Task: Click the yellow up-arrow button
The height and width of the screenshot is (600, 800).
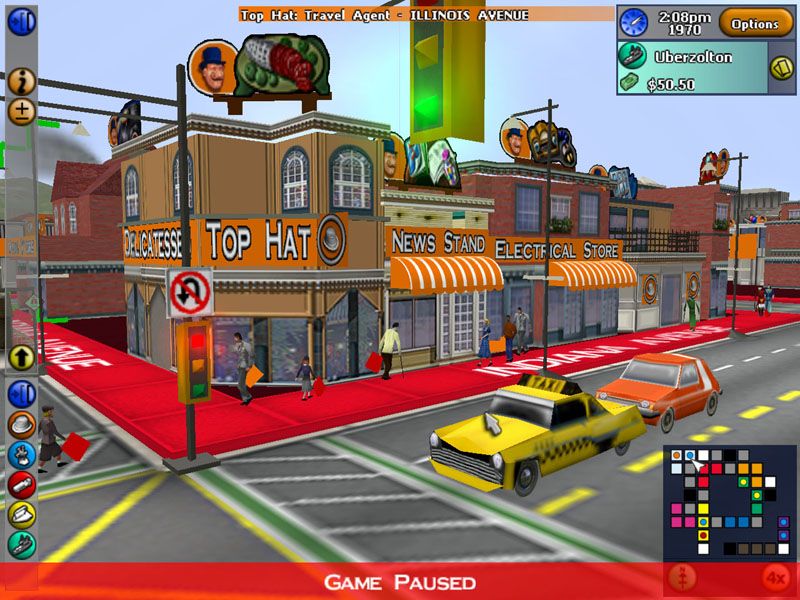Action: [x=22, y=356]
